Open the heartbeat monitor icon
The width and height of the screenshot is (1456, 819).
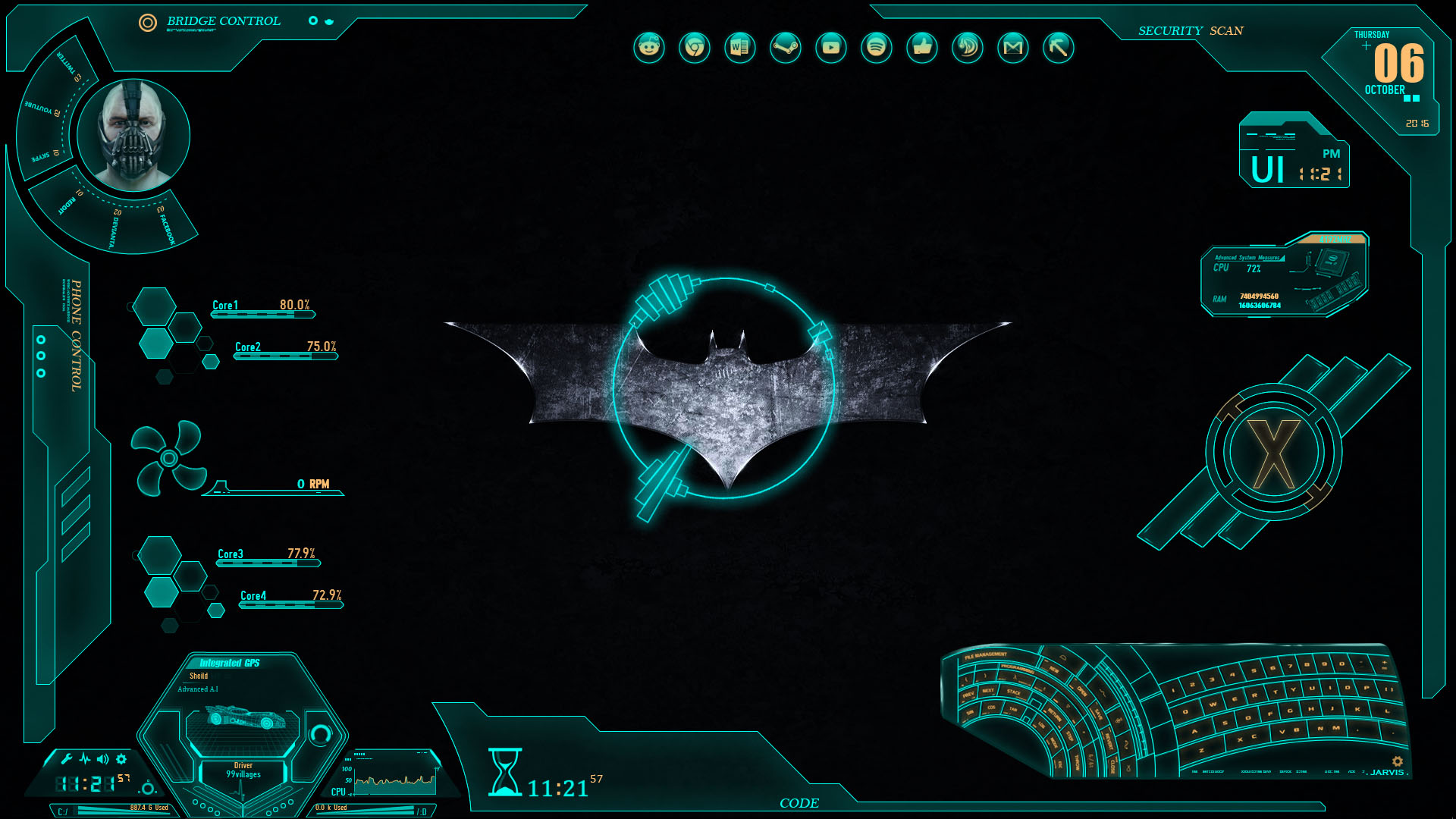84,759
